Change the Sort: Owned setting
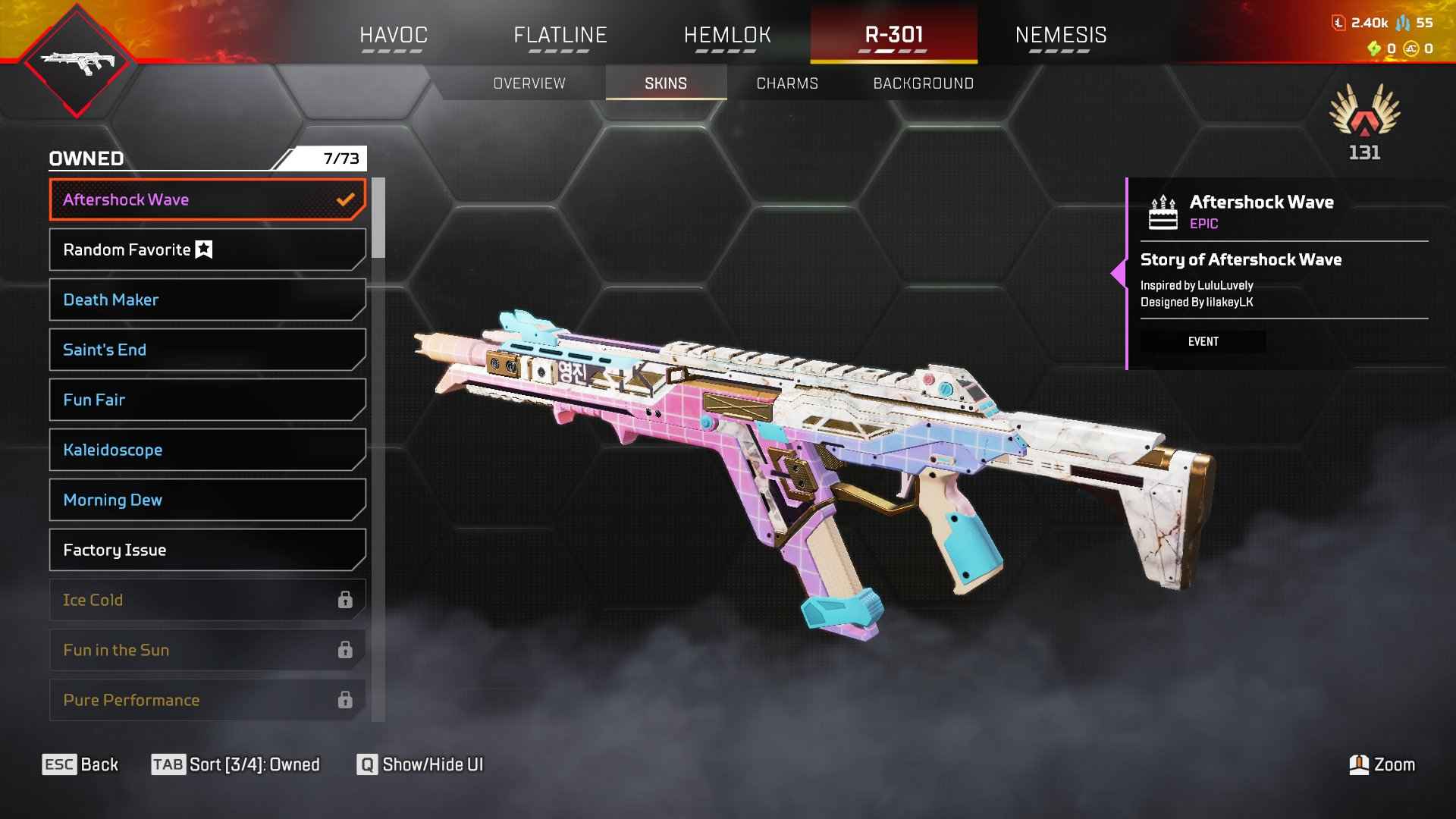Screen dimensions: 1456x819 tap(236, 764)
